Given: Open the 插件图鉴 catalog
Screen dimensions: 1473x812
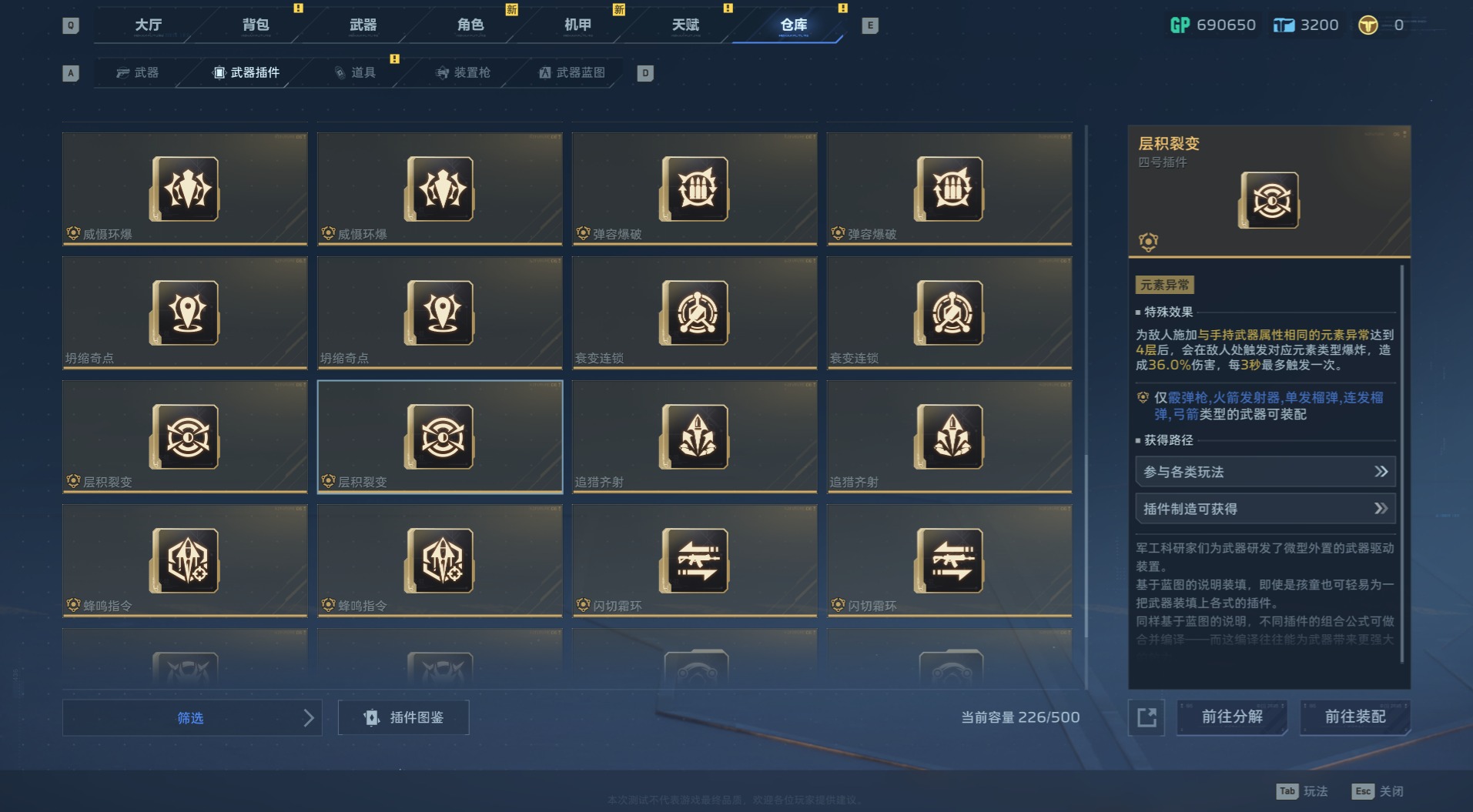Looking at the screenshot, I should [403, 717].
